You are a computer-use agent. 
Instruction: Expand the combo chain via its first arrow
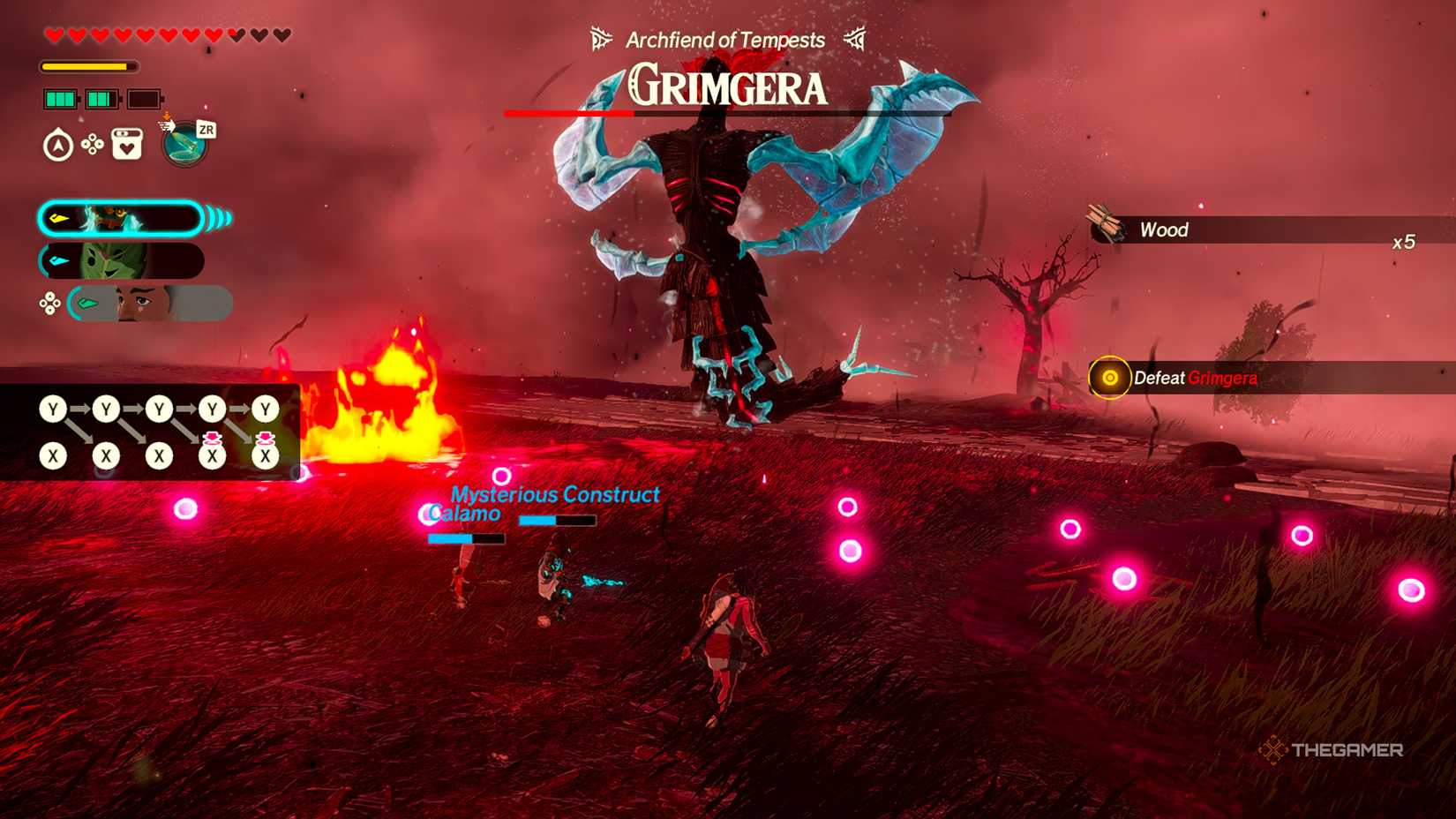coord(81,408)
